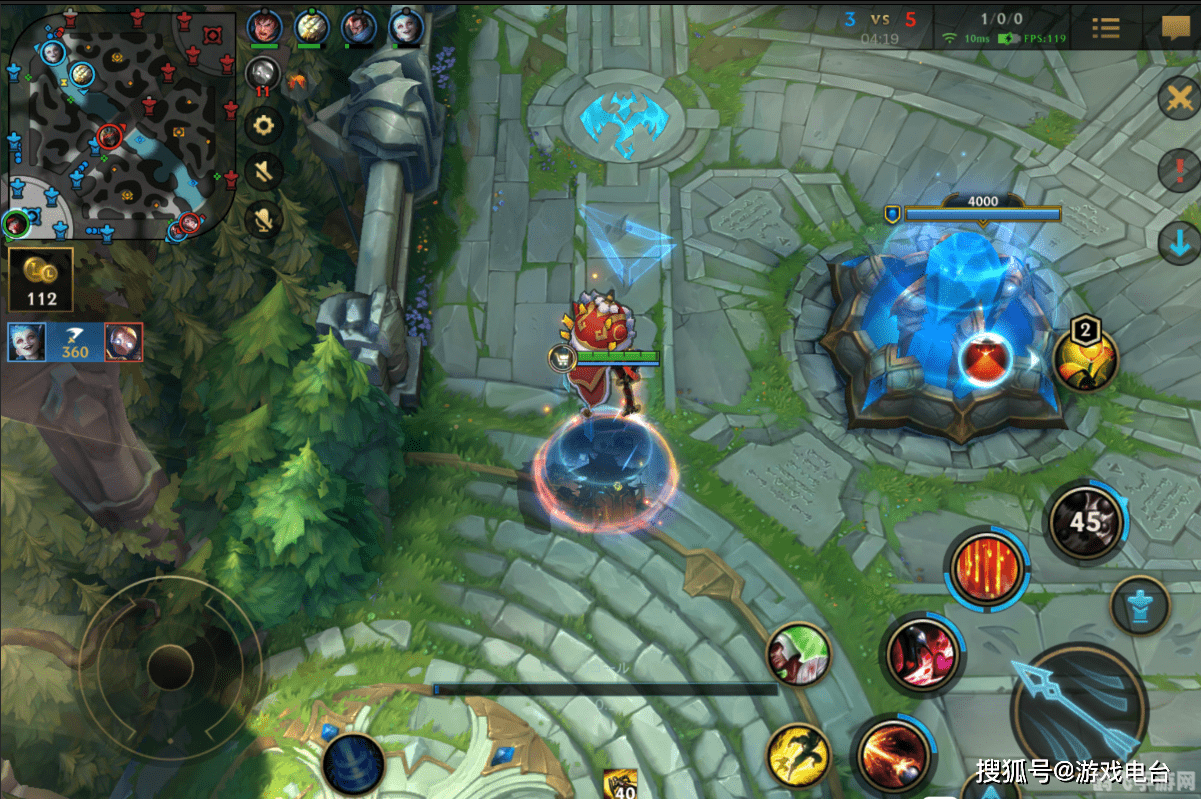The image size is (1201, 799).
Task: Open the chat speech bubble
Action: (1175, 27)
